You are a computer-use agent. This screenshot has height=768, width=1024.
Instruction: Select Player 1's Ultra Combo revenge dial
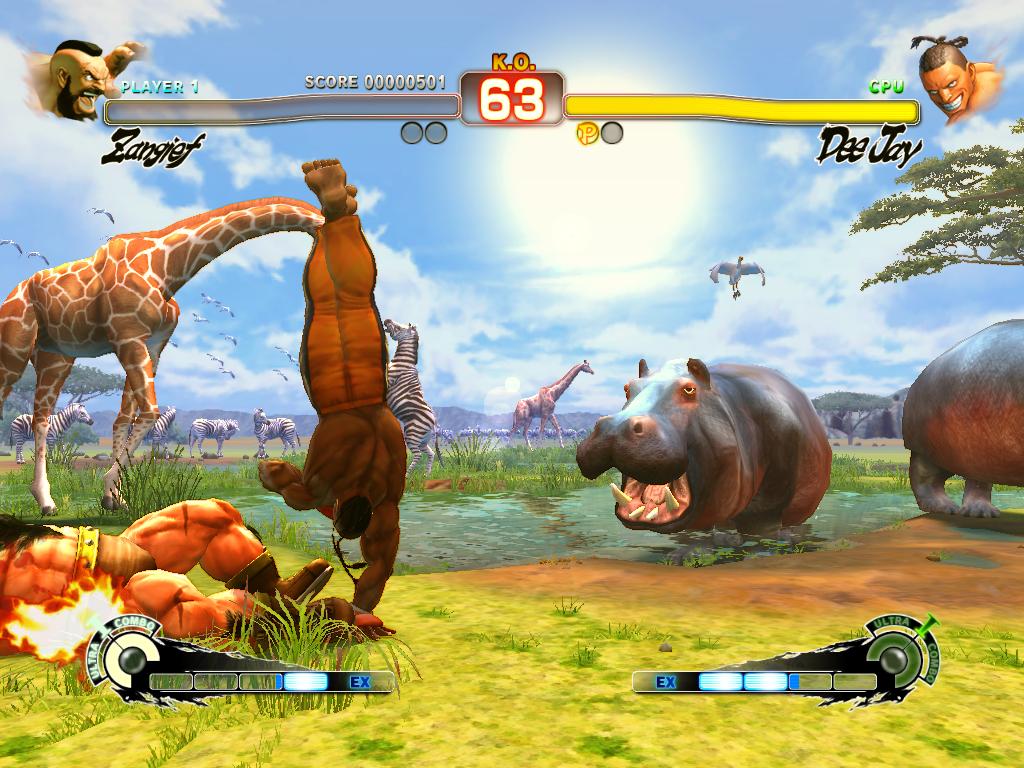[129, 660]
